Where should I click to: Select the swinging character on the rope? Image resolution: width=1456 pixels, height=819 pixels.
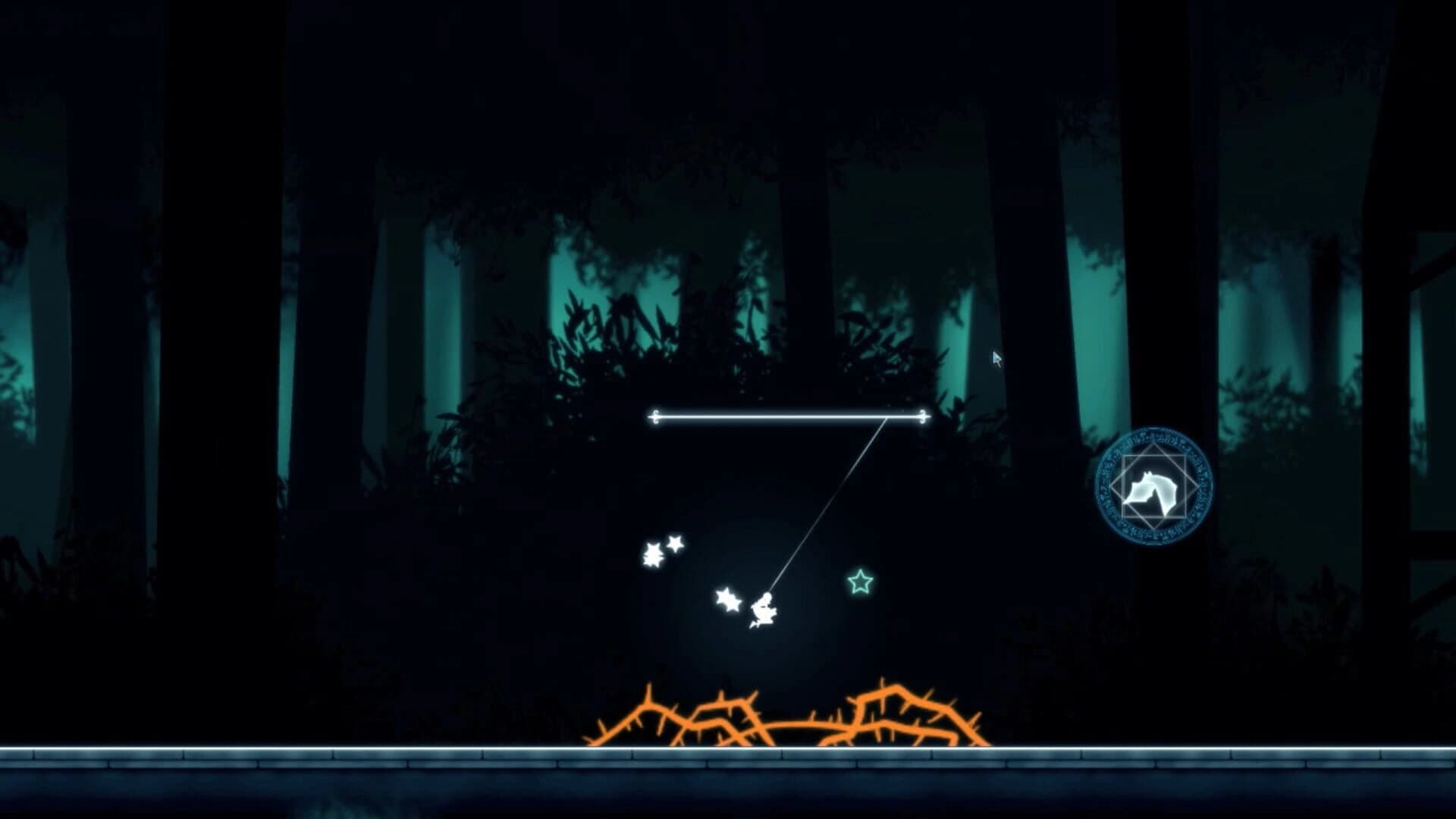coord(764,609)
